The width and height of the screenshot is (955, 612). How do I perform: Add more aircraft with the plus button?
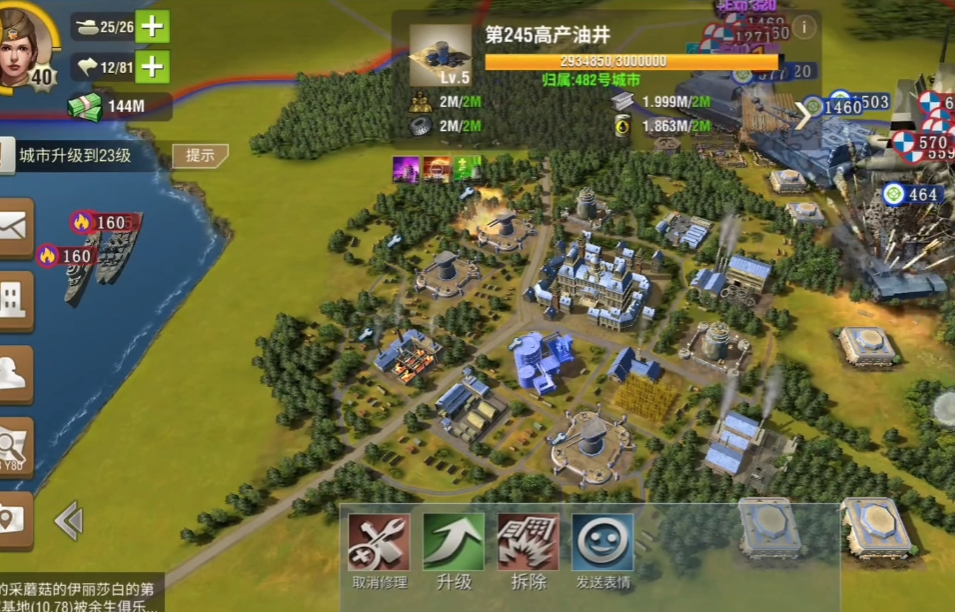tap(152, 67)
